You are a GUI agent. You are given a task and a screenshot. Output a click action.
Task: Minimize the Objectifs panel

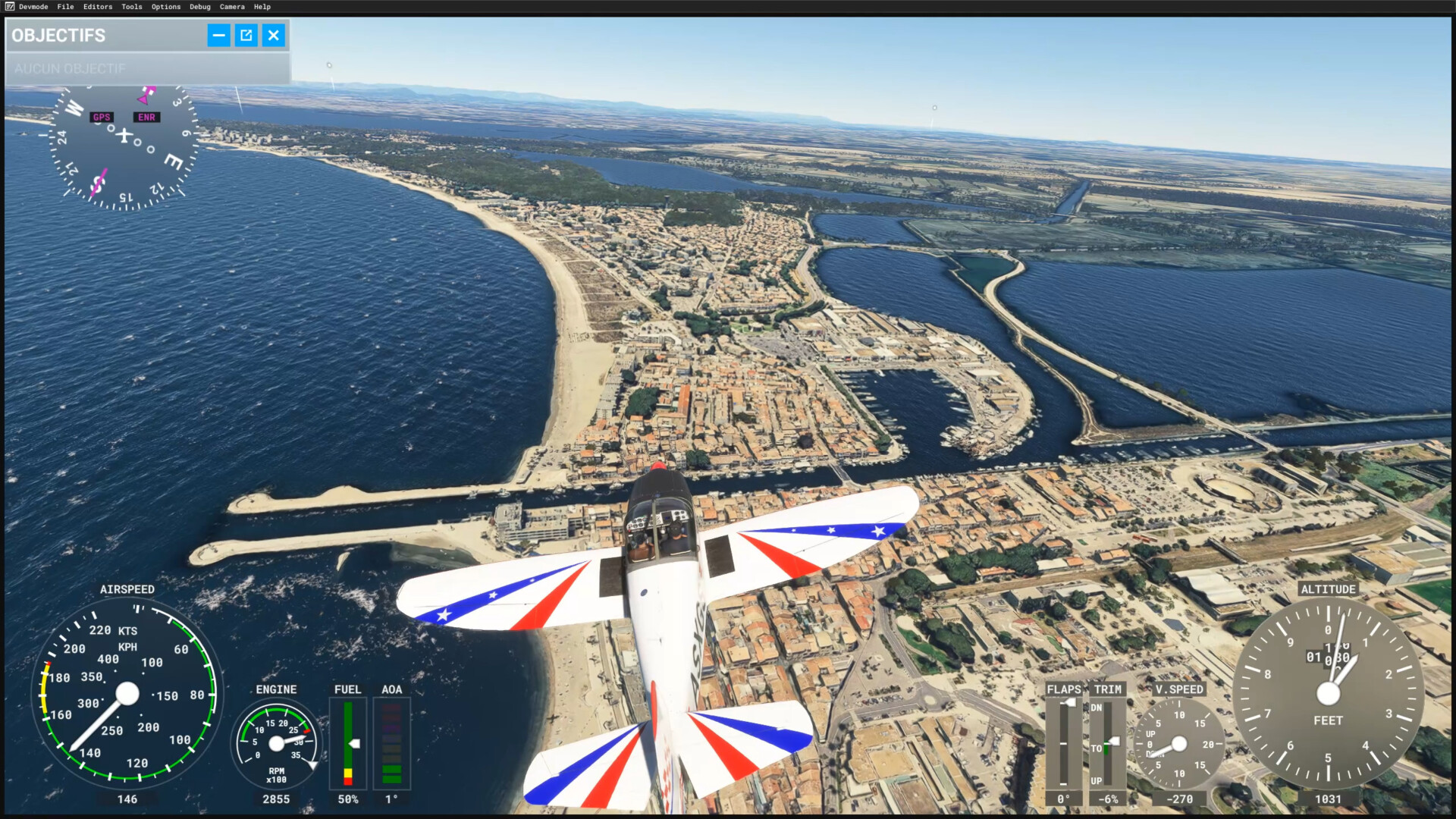219,35
